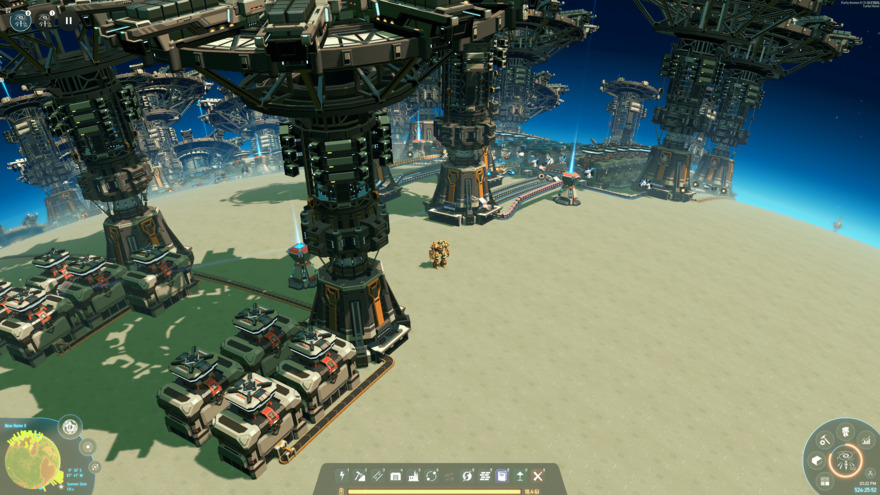Select the factory production build category

point(414,476)
